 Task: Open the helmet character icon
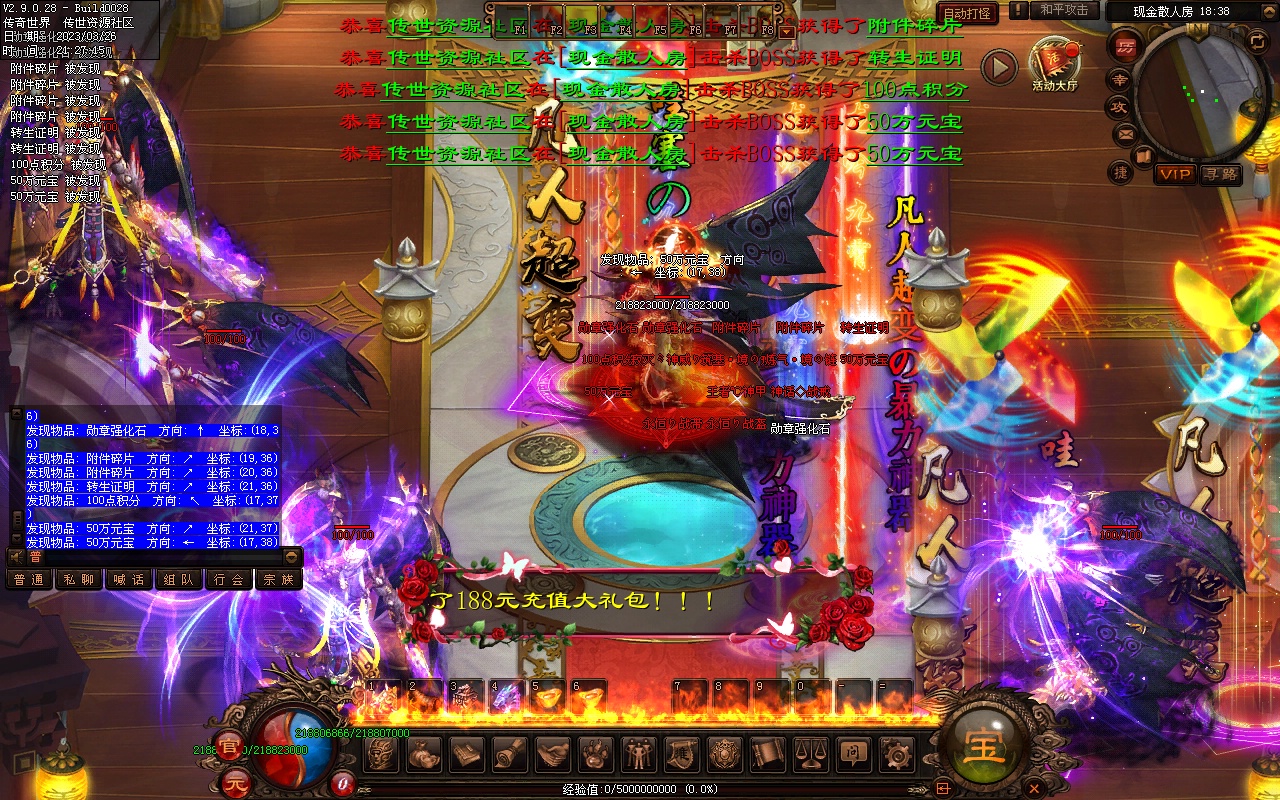pyautogui.click(x=381, y=752)
